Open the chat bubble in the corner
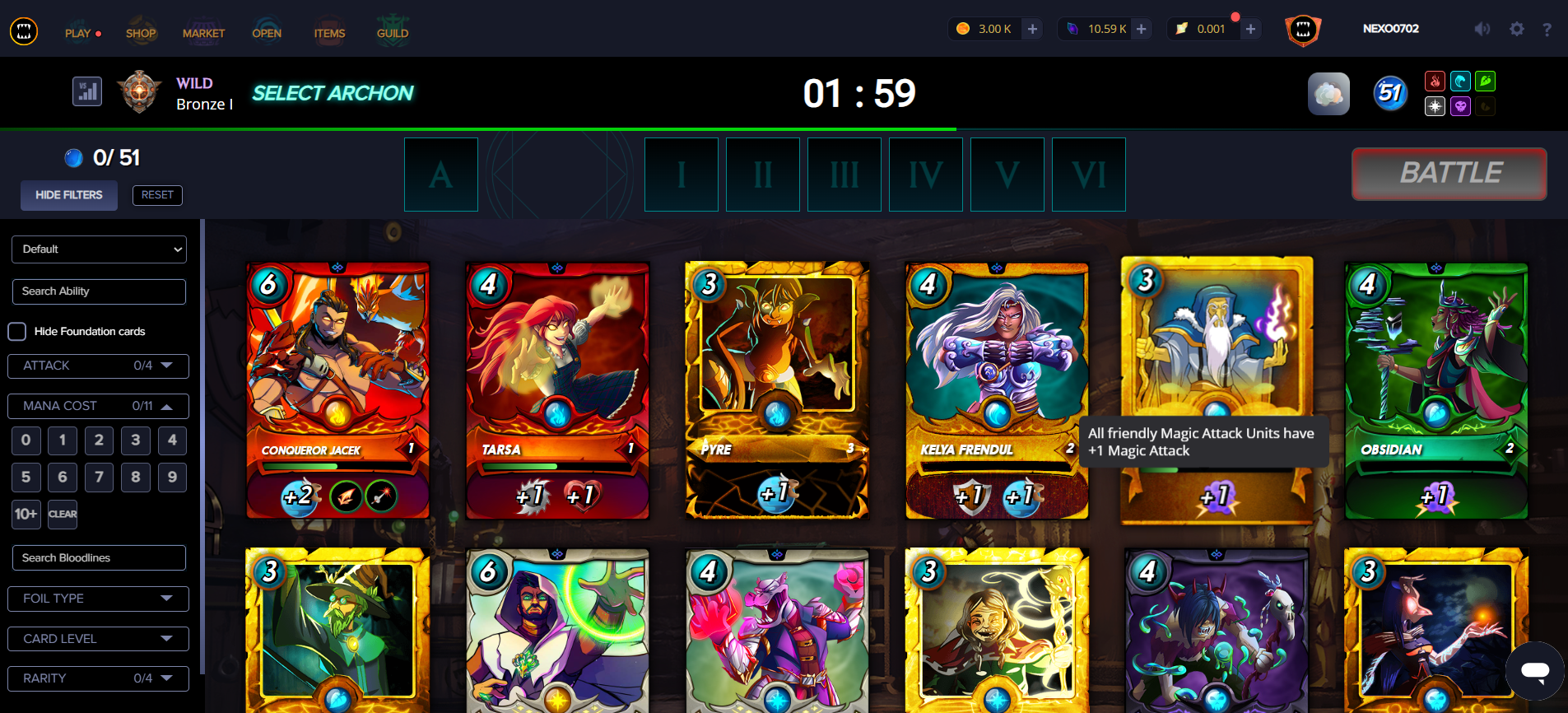 tap(1533, 671)
